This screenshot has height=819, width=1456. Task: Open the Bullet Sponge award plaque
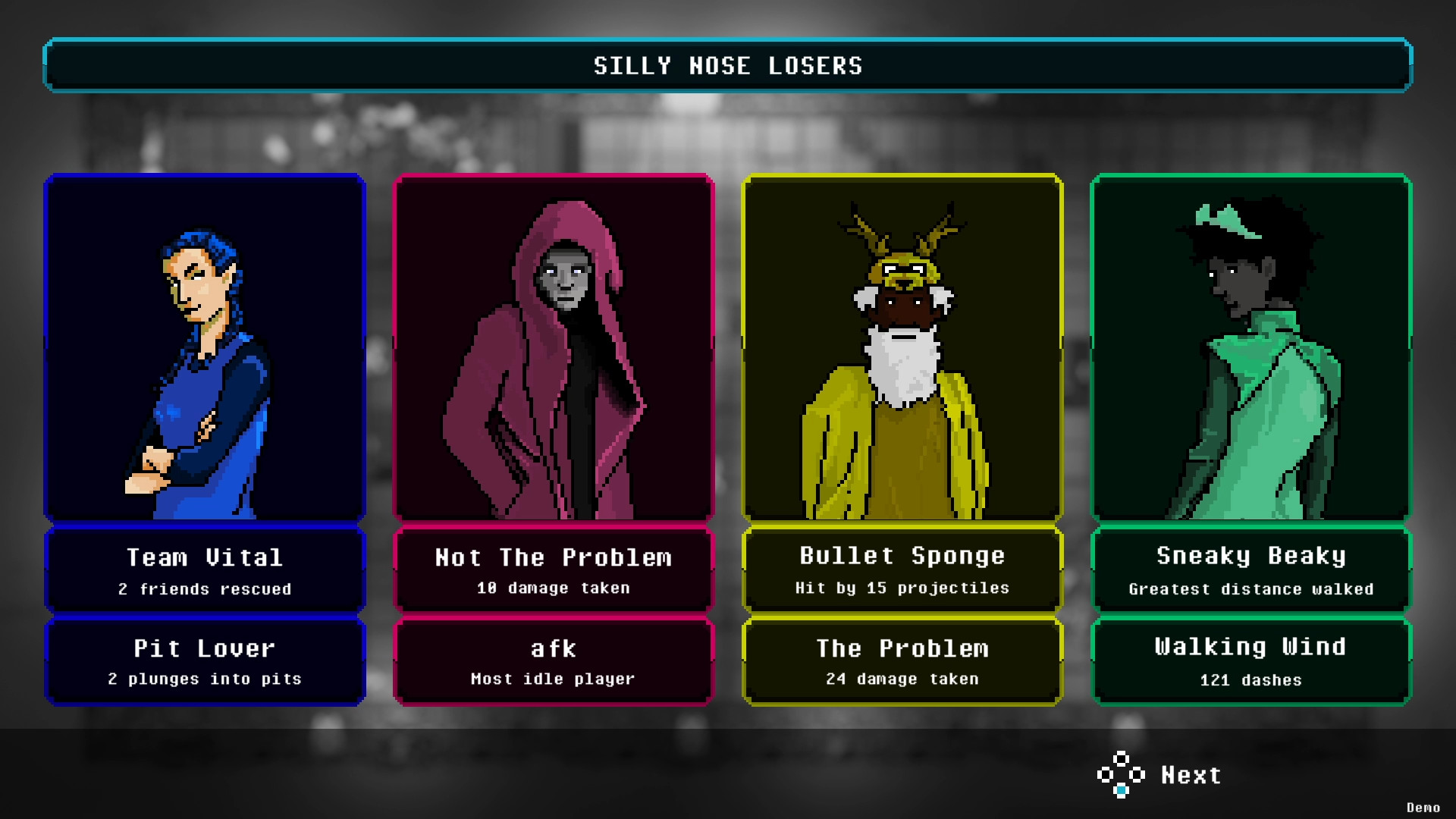[902, 570]
